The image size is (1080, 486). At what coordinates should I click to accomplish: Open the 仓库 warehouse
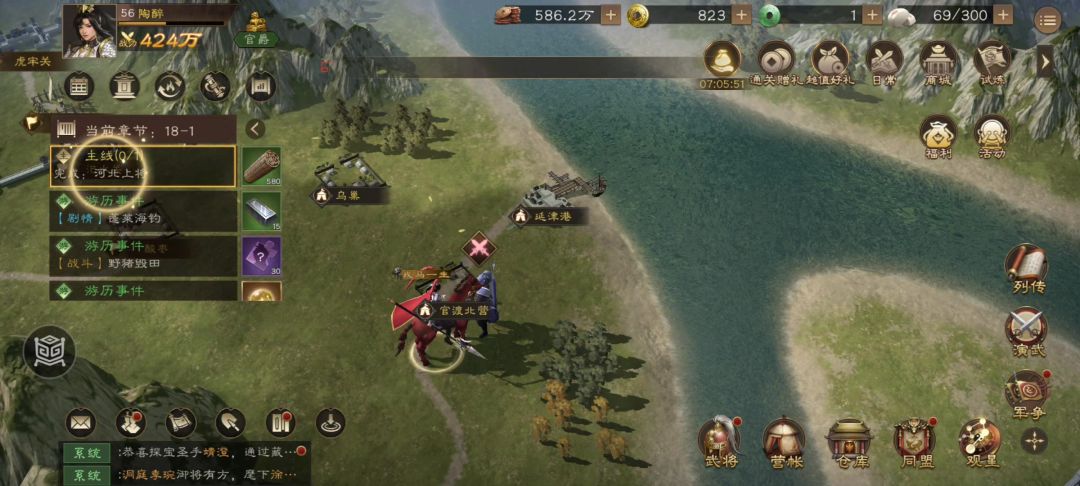pos(849,440)
